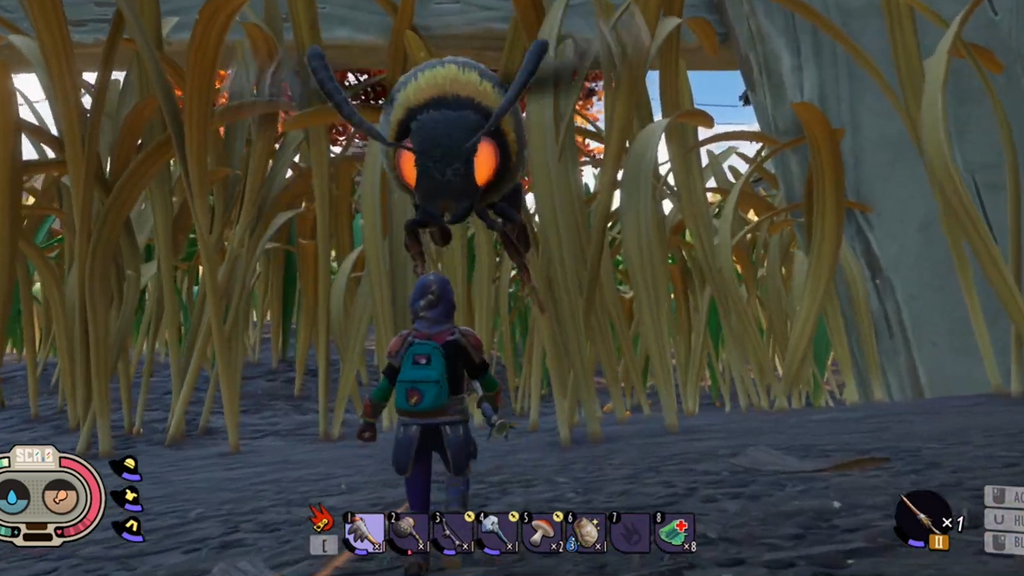The height and width of the screenshot is (576, 1024).
Task: Select the axe in hotbar slot 4
Action: pos(497,533)
